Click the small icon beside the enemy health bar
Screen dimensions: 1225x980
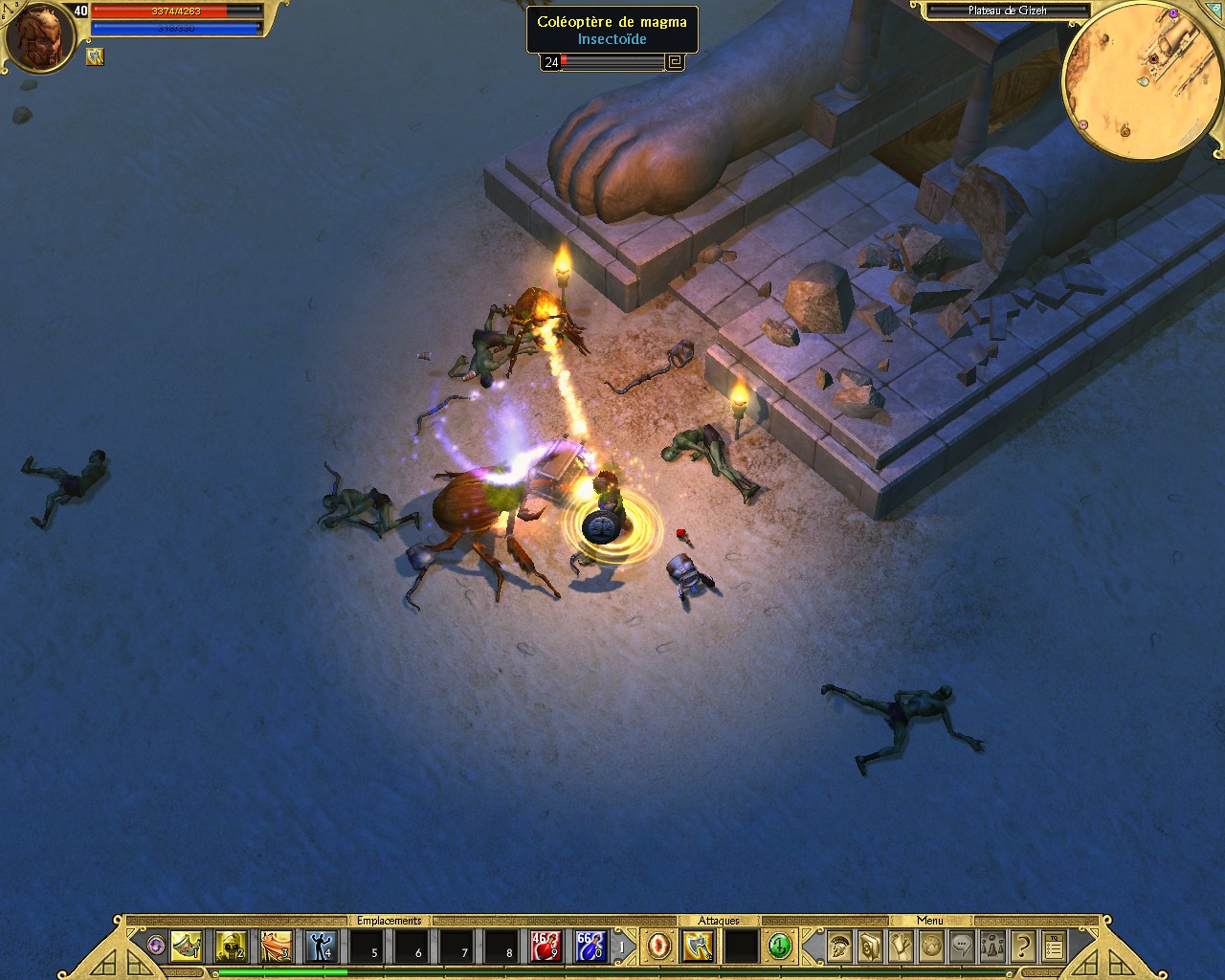[x=674, y=61]
